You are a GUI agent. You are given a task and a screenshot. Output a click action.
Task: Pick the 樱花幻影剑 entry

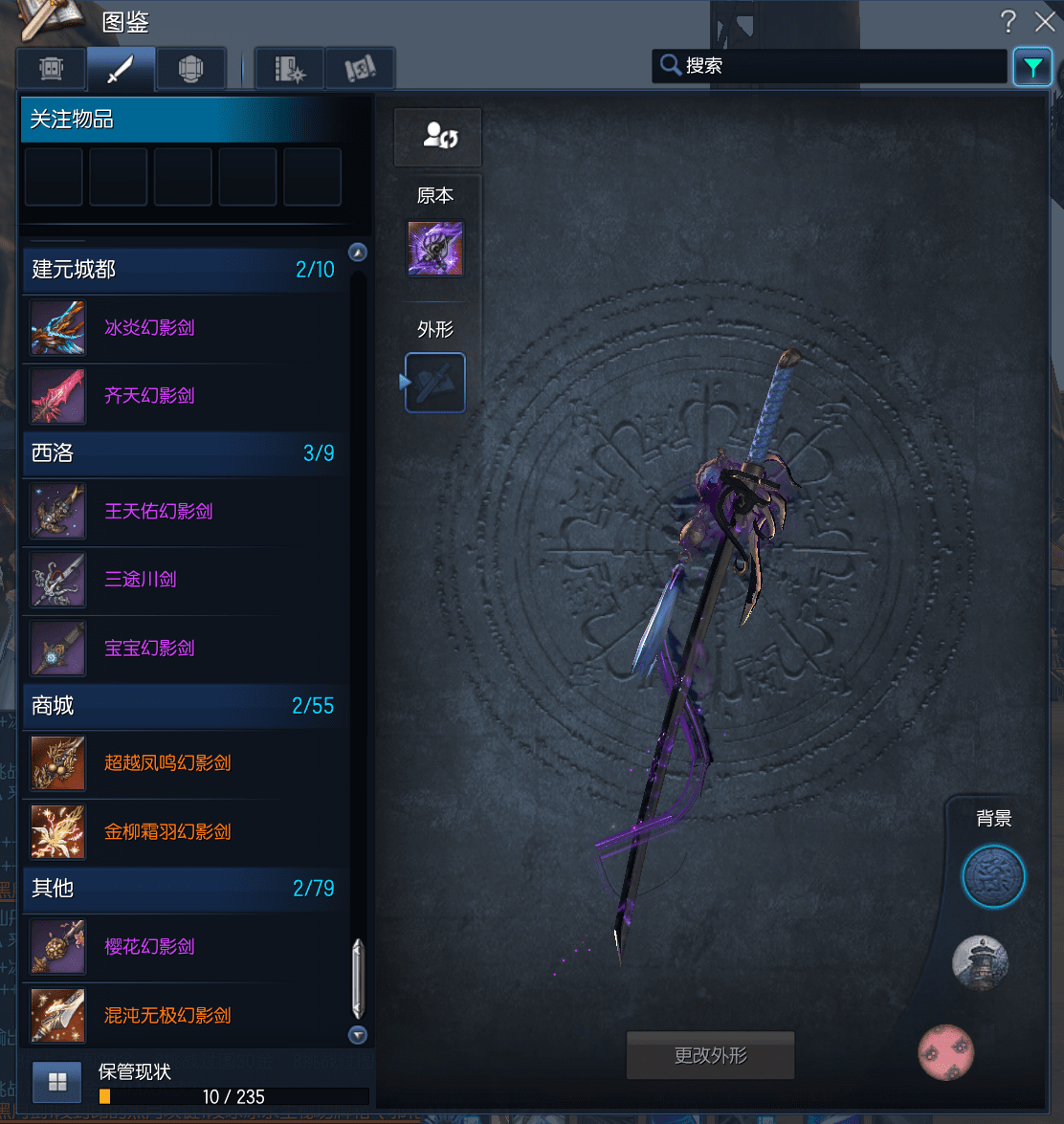pyautogui.click(x=149, y=946)
